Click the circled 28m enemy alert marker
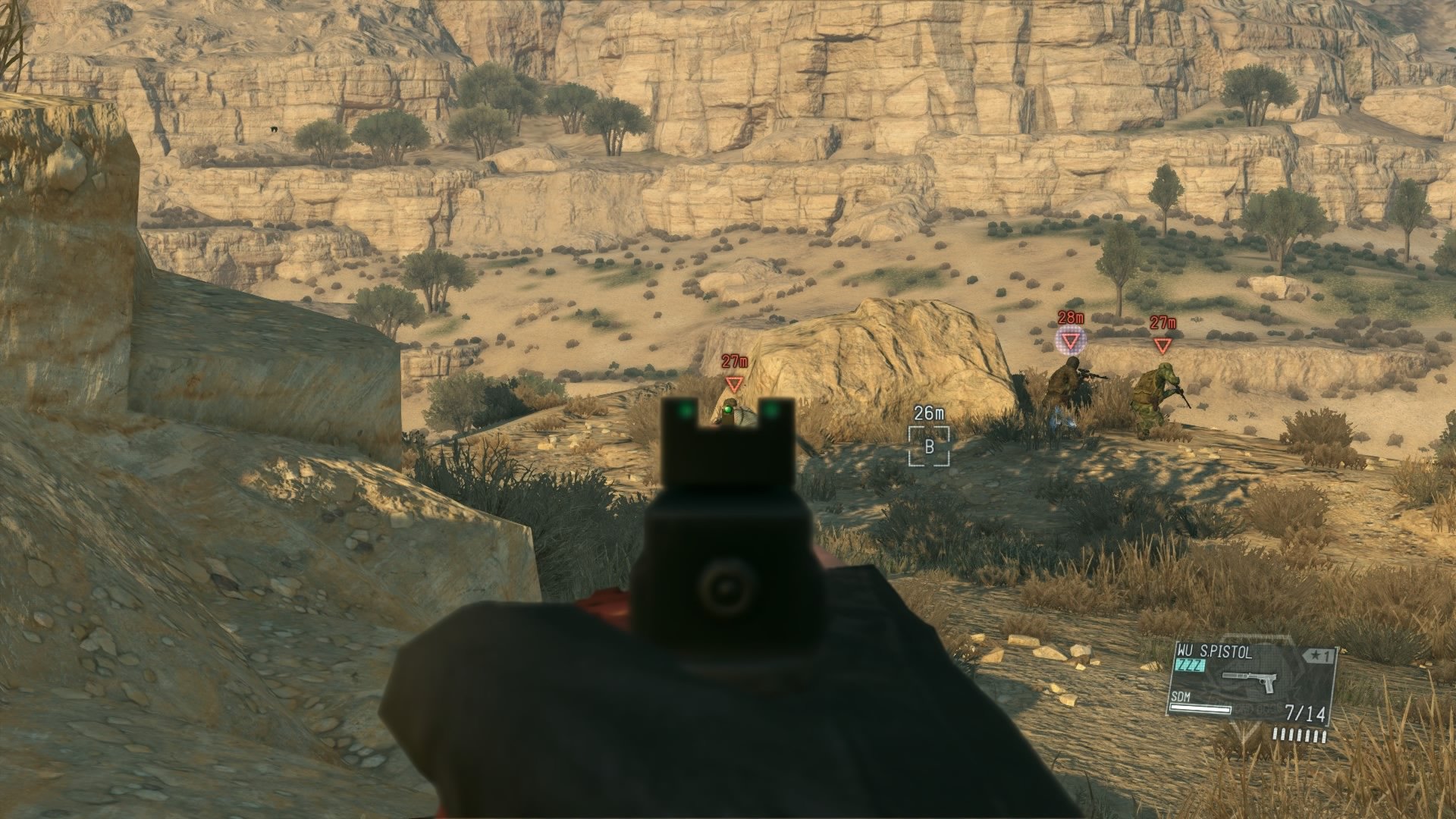The height and width of the screenshot is (819, 1456). click(1070, 340)
